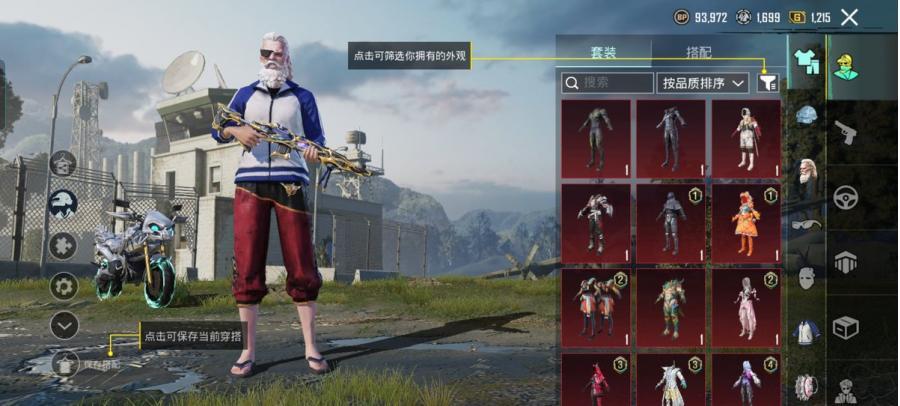The width and height of the screenshot is (900, 406).
Task: Click the gear settings icon on left
Action: click(64, 286)
